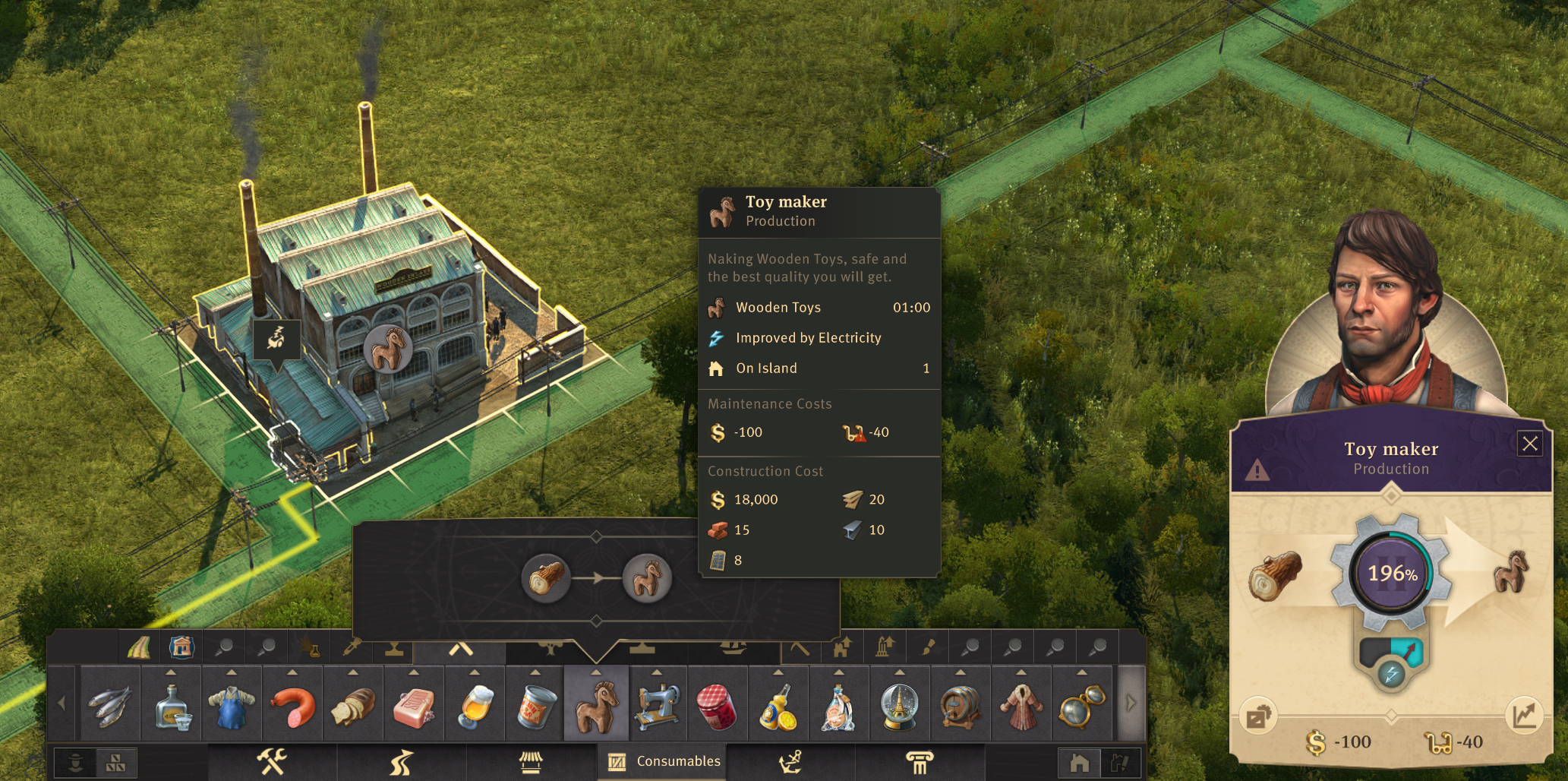The width and height of the screenshot is (1568, 781).
Task: Open the monuments category with the column icon
Action: point(922,761)
